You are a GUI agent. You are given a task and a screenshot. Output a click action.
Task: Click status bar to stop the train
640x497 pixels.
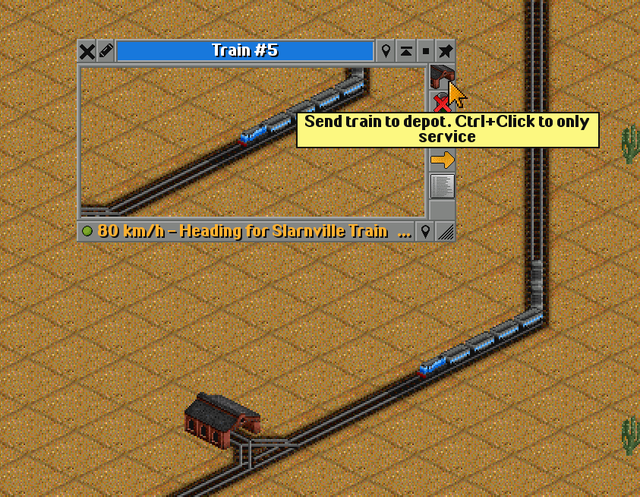[245, 231]
